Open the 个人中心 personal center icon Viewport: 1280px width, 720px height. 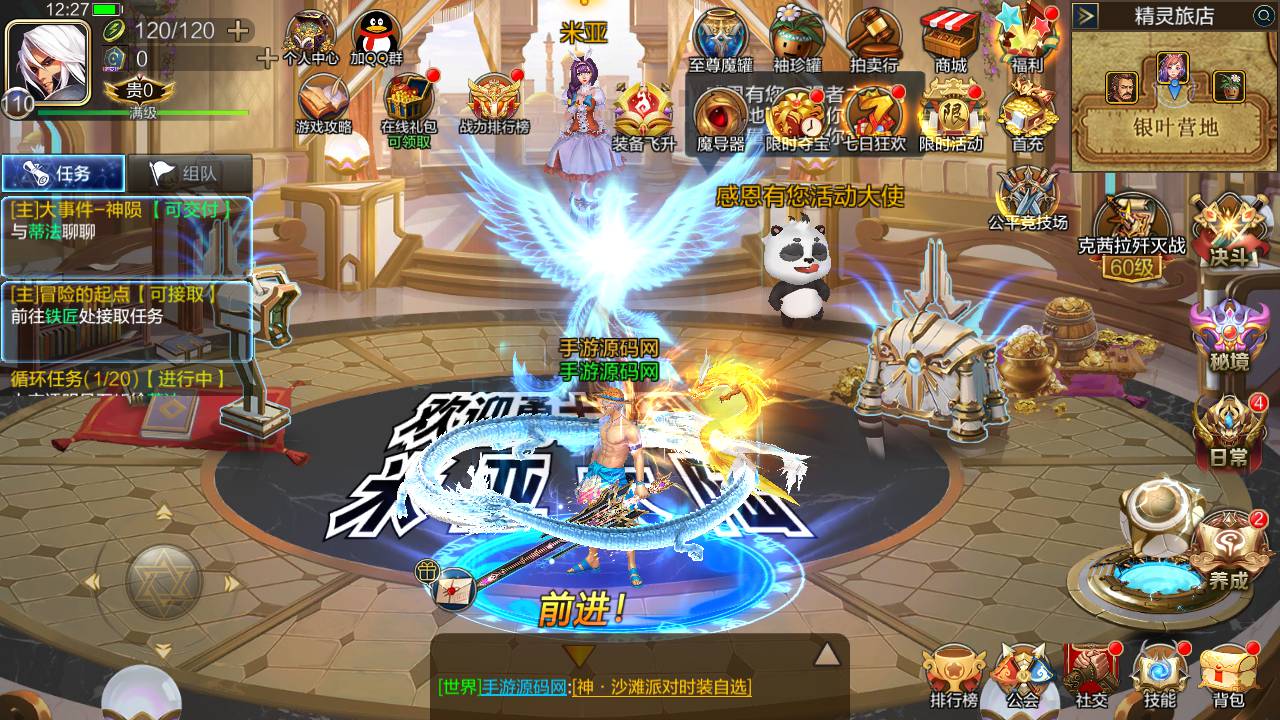tap(311, 40)
